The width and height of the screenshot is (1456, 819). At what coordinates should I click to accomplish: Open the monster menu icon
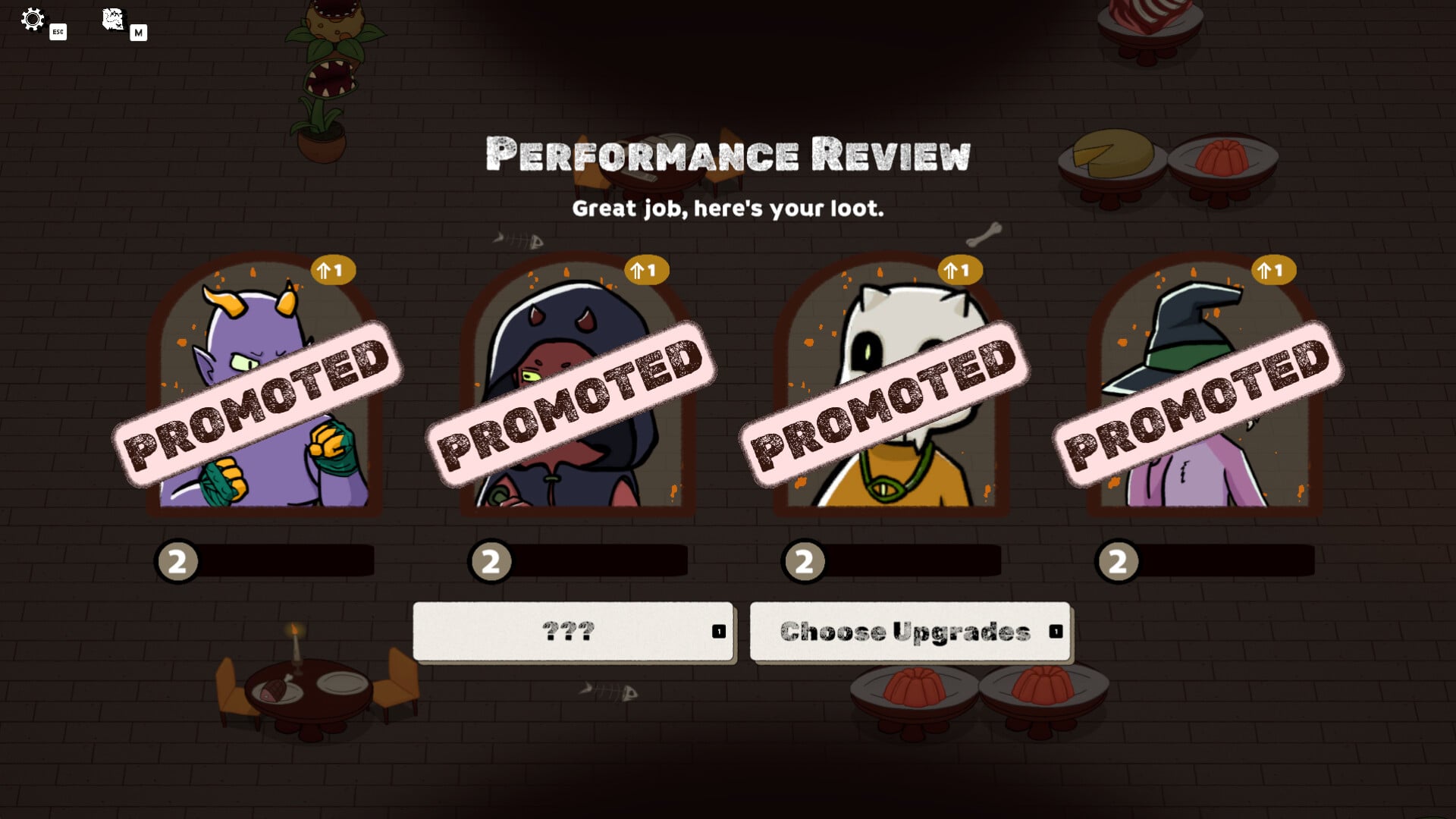tap(113, 20)
